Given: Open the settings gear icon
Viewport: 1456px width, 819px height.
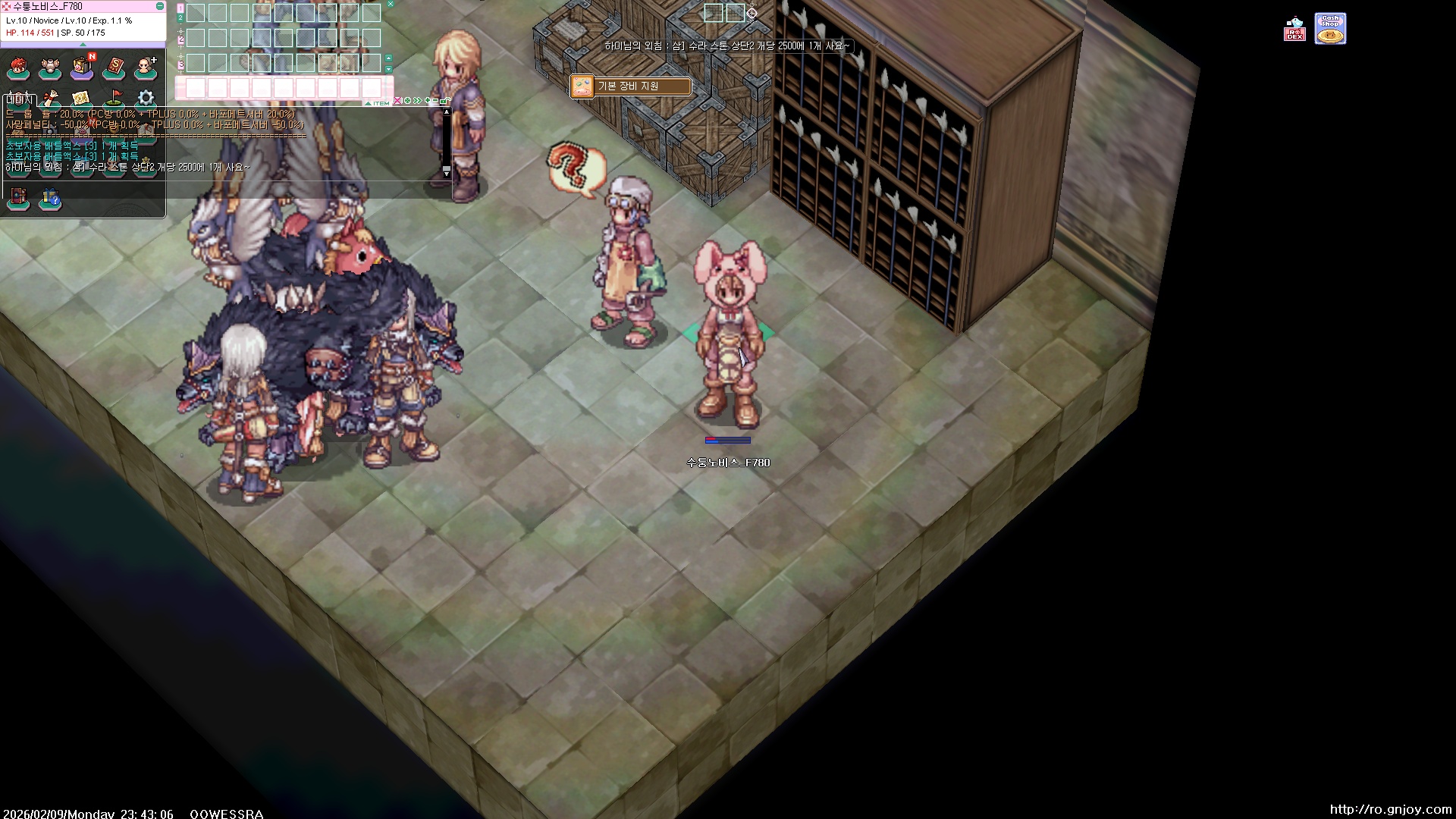Looking at the screenshot, I should tap(146, 98).
